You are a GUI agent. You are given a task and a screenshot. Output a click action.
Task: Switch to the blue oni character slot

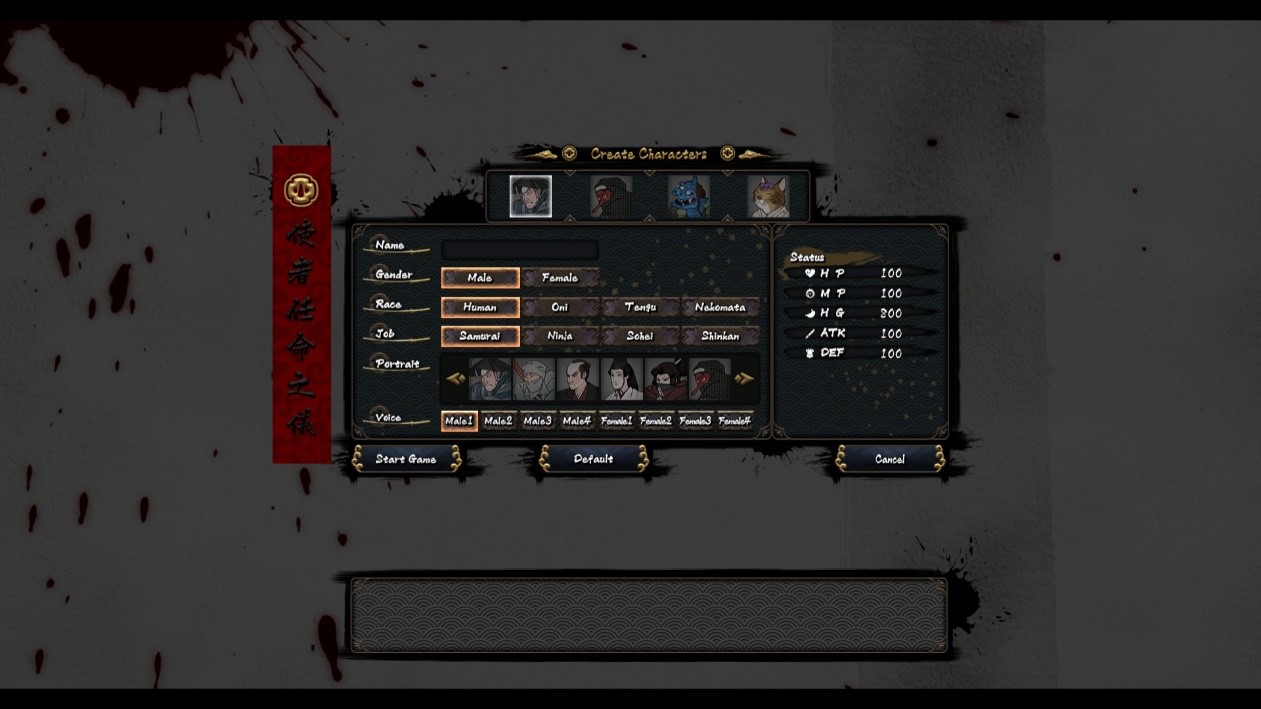(688, 197)
